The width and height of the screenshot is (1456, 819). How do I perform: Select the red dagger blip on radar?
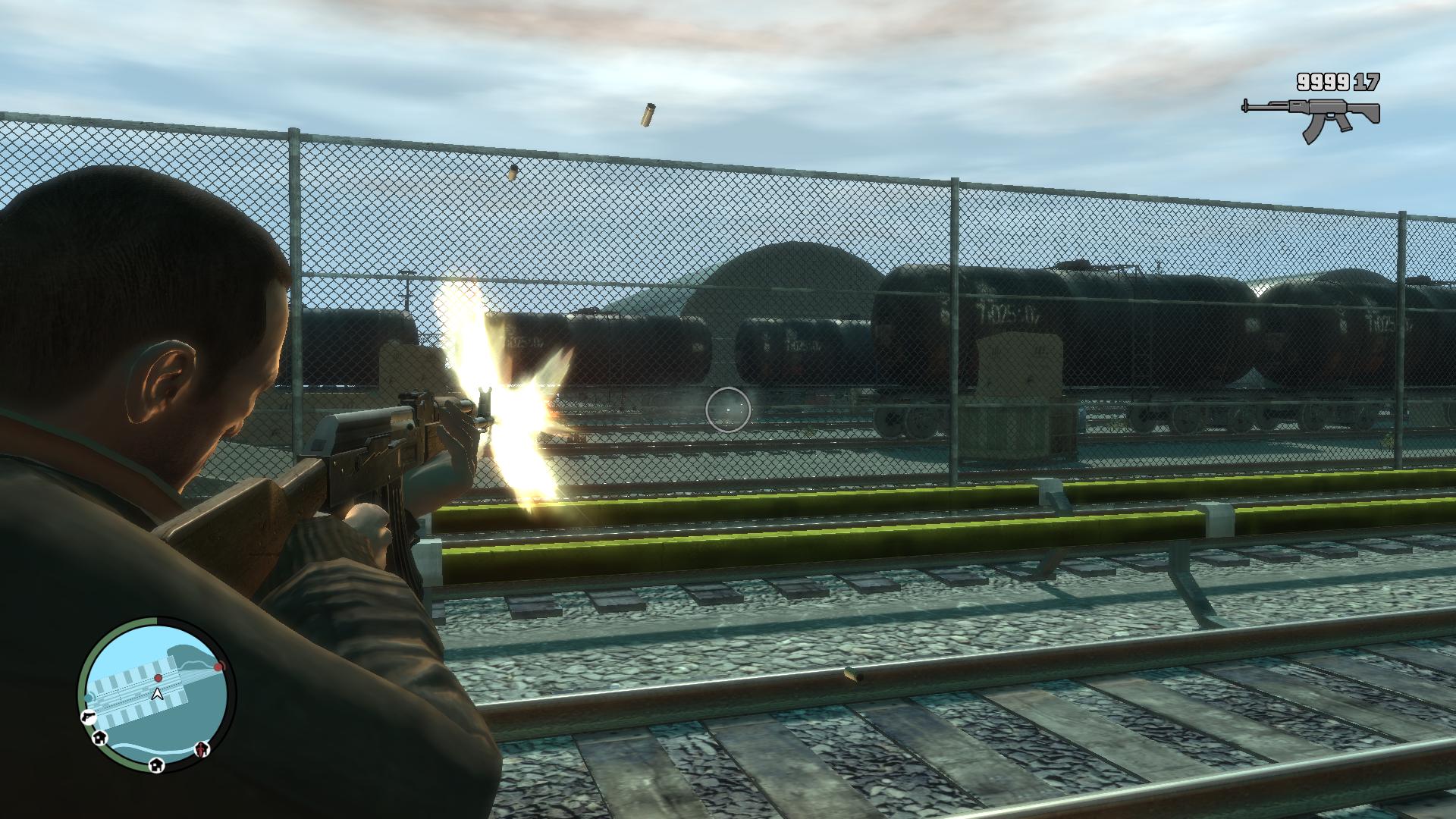(x=202, y=749)
